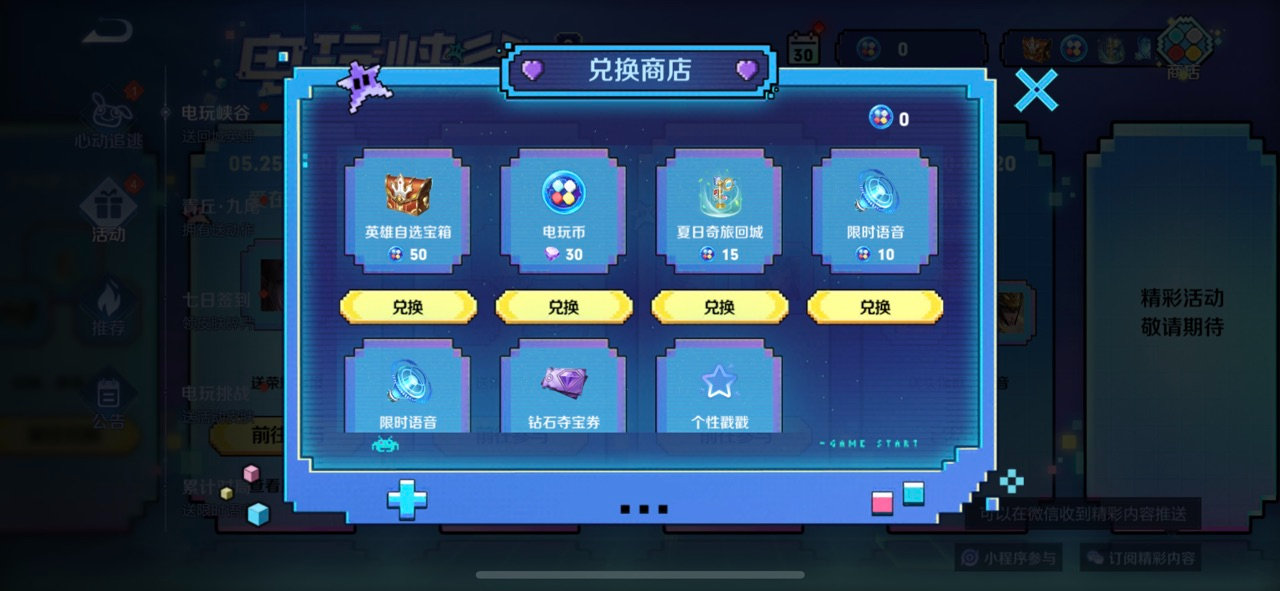The width and height of the screenshot is (1280, 591).
Task: Open 心动追逃 rabbit icon entry
Action: point(108,120)
